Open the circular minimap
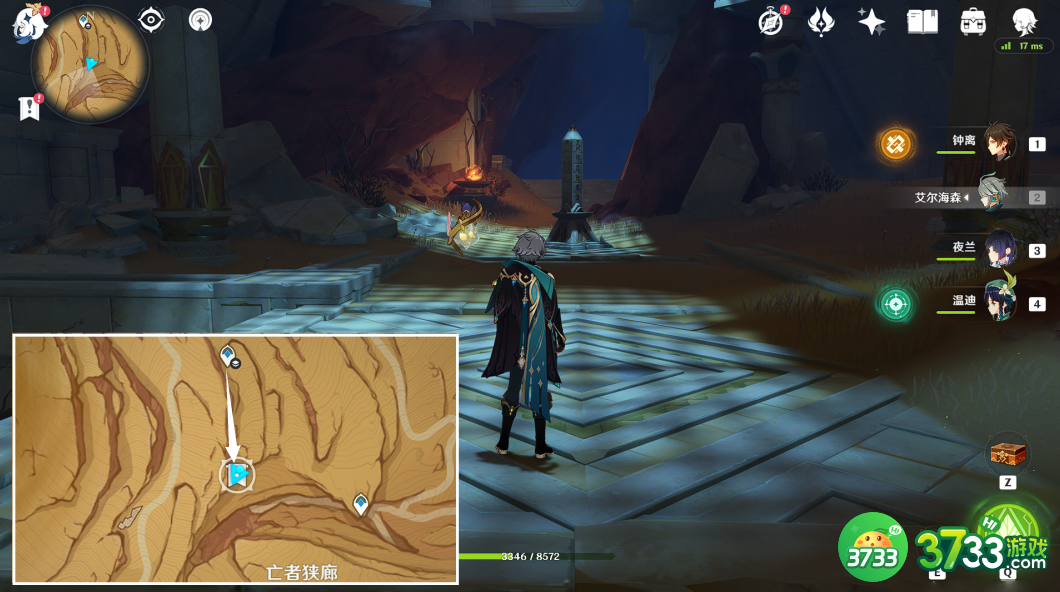This screenshot has width=1060, height=592. 90,66
